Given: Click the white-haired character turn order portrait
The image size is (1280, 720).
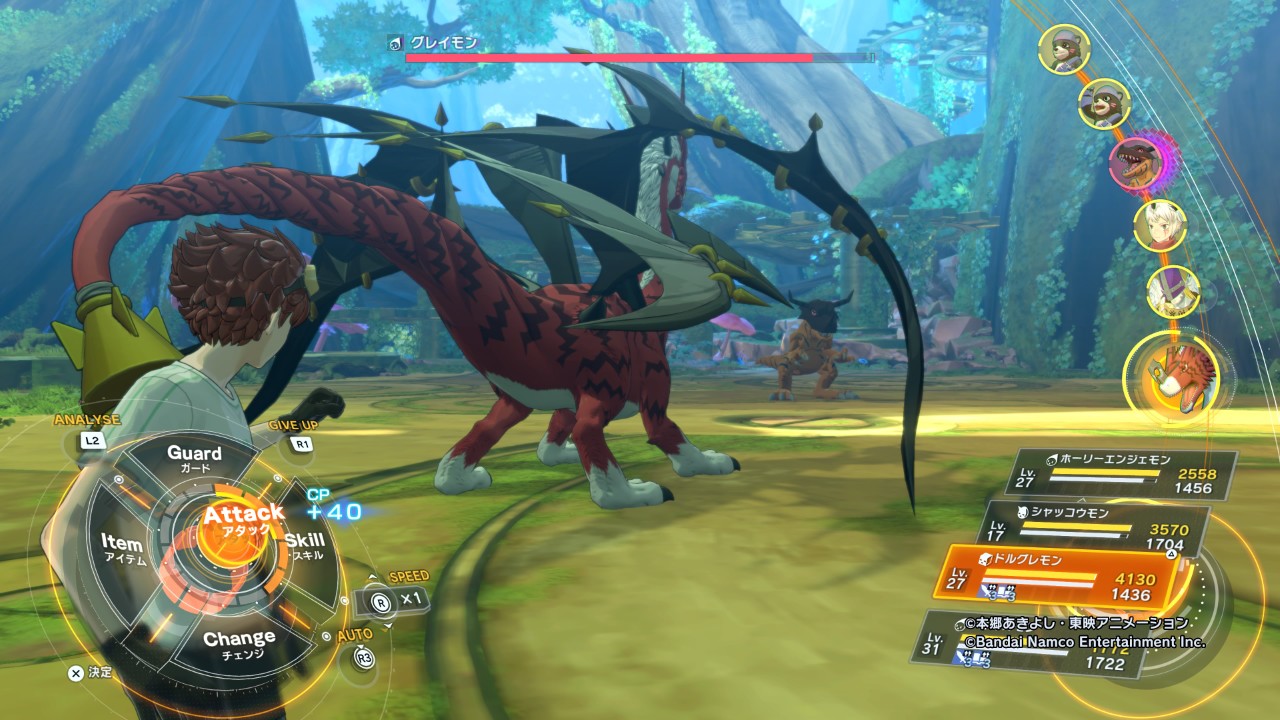Looking at the screenshot, I should (1160, 226).
